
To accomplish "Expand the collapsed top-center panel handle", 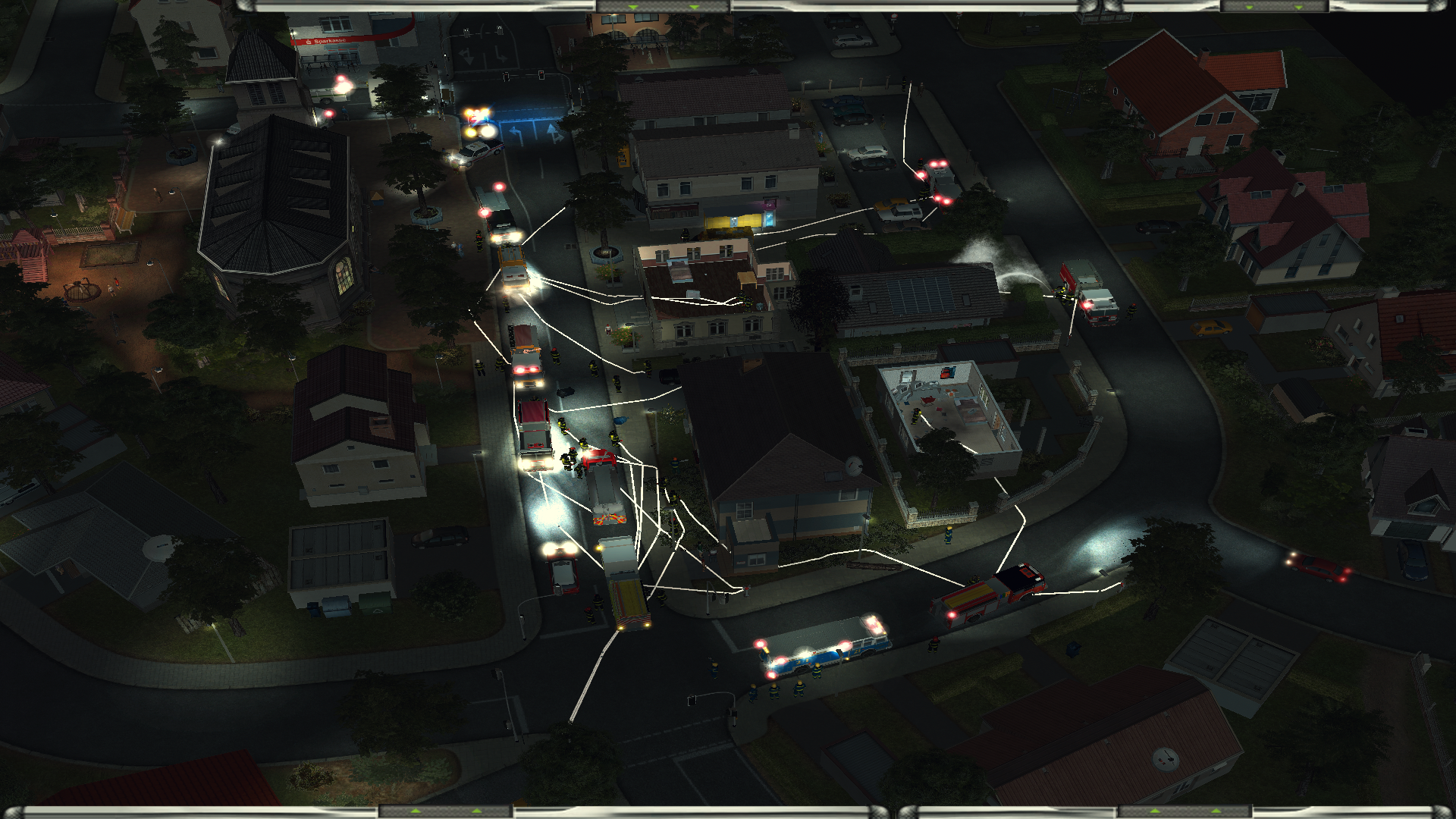I will (663, 6).
